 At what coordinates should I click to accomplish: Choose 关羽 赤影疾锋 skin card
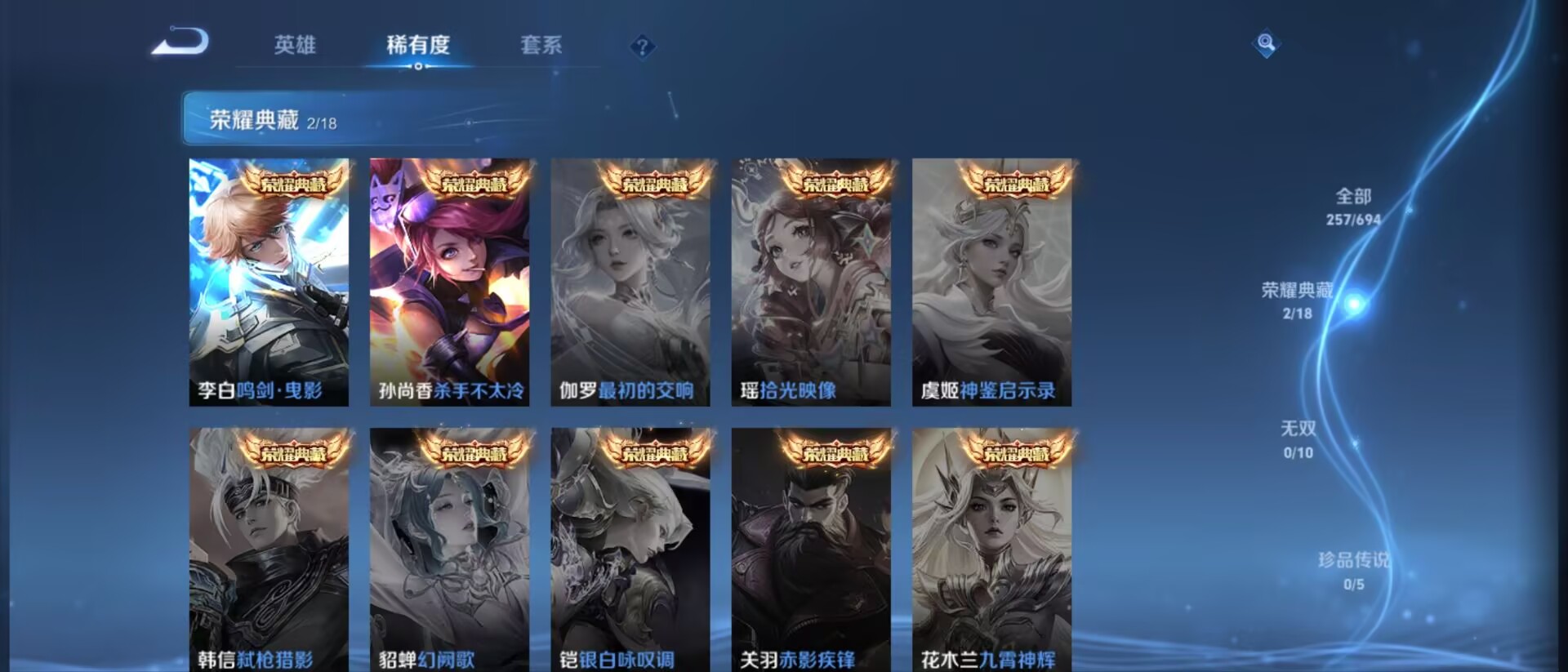pos(811,550)
